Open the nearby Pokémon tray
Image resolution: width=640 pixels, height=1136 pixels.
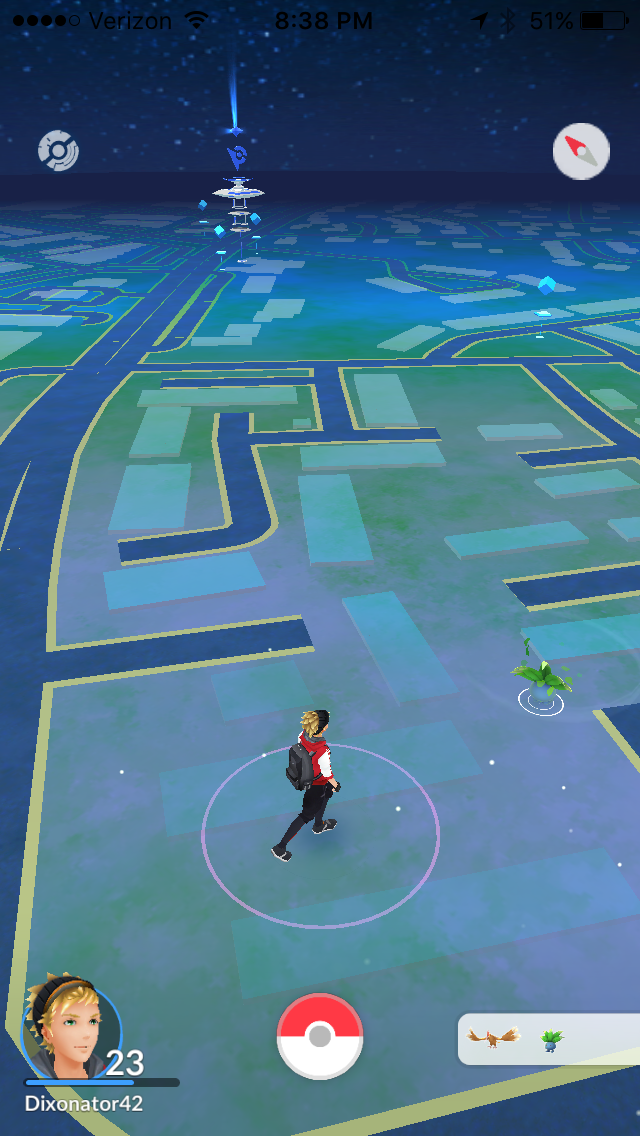point(548,1039)
